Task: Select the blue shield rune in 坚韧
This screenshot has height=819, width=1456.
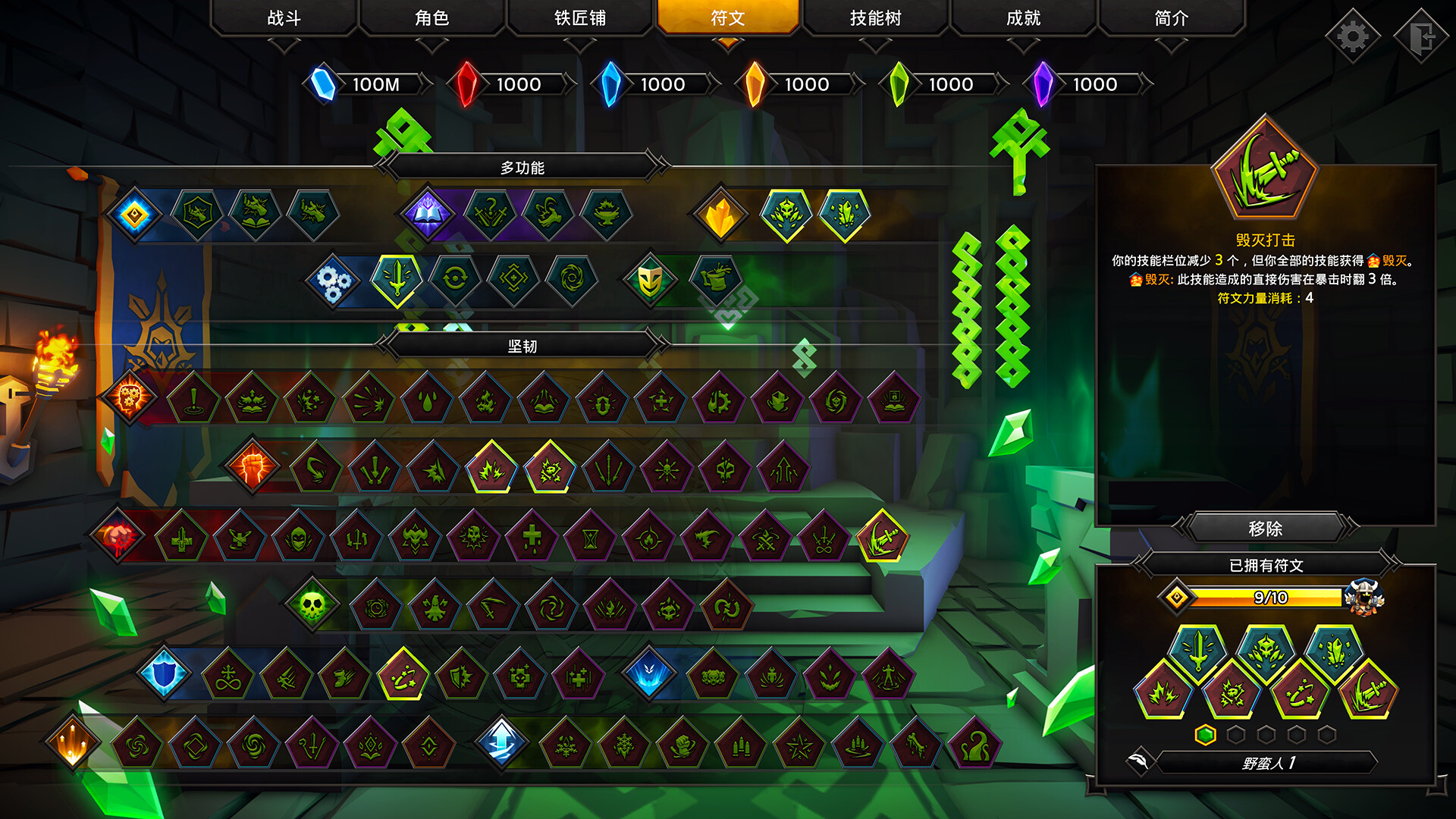Action: tap(165, 671)
